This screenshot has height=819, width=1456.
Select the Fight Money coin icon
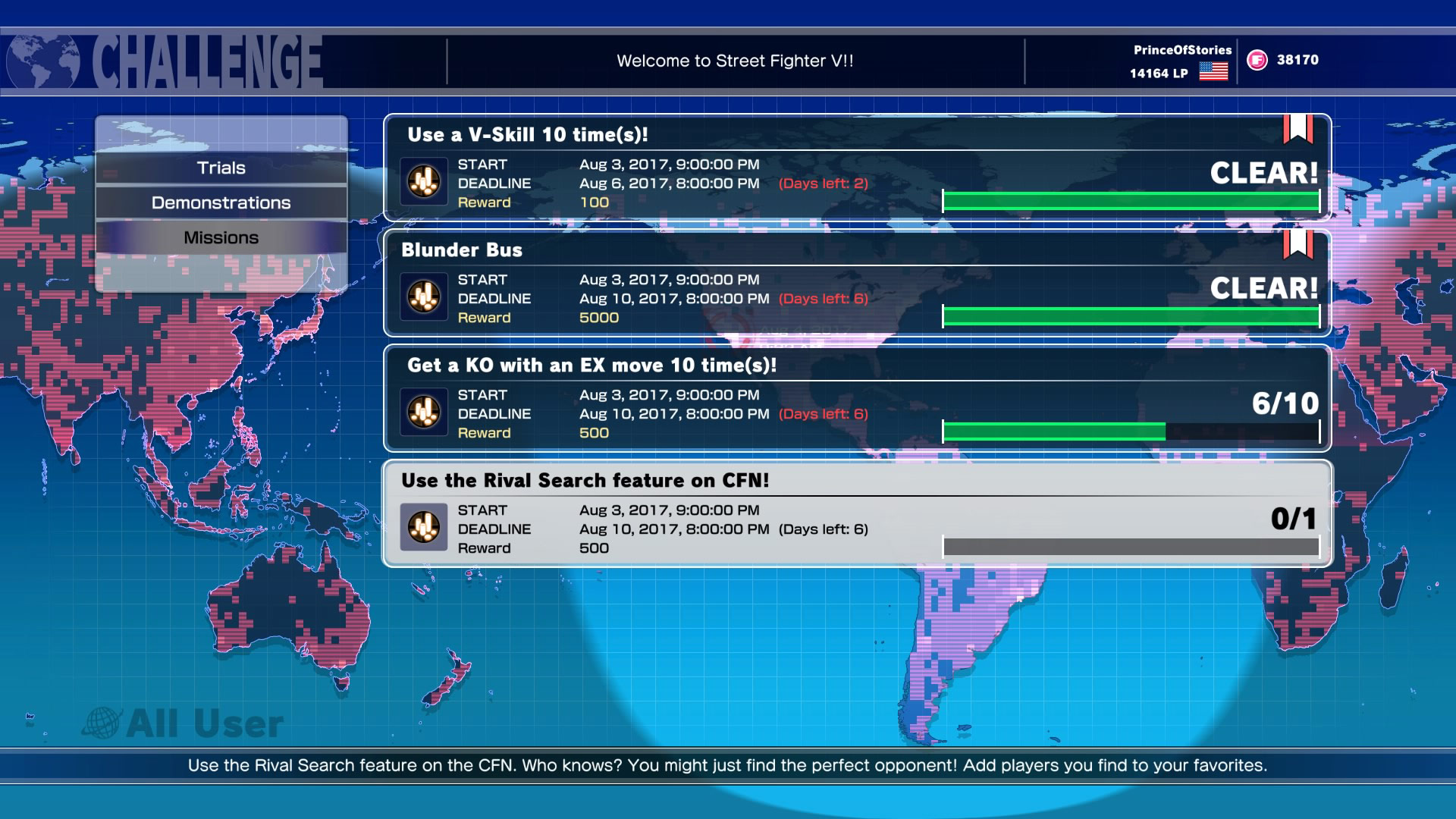[1257, 58]
